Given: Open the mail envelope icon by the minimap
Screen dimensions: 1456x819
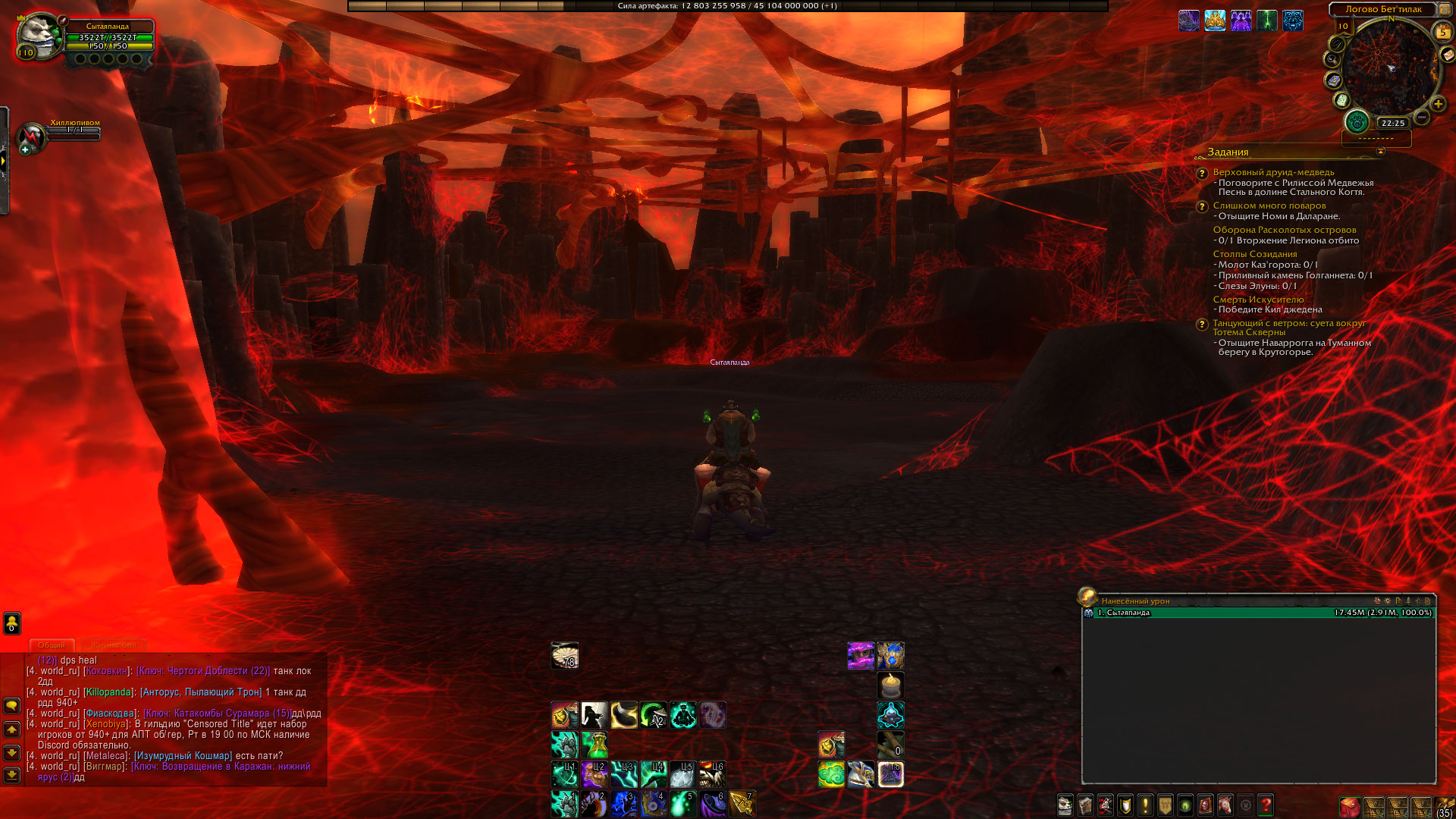Looking at the screenshot, I should point(1448,55).
